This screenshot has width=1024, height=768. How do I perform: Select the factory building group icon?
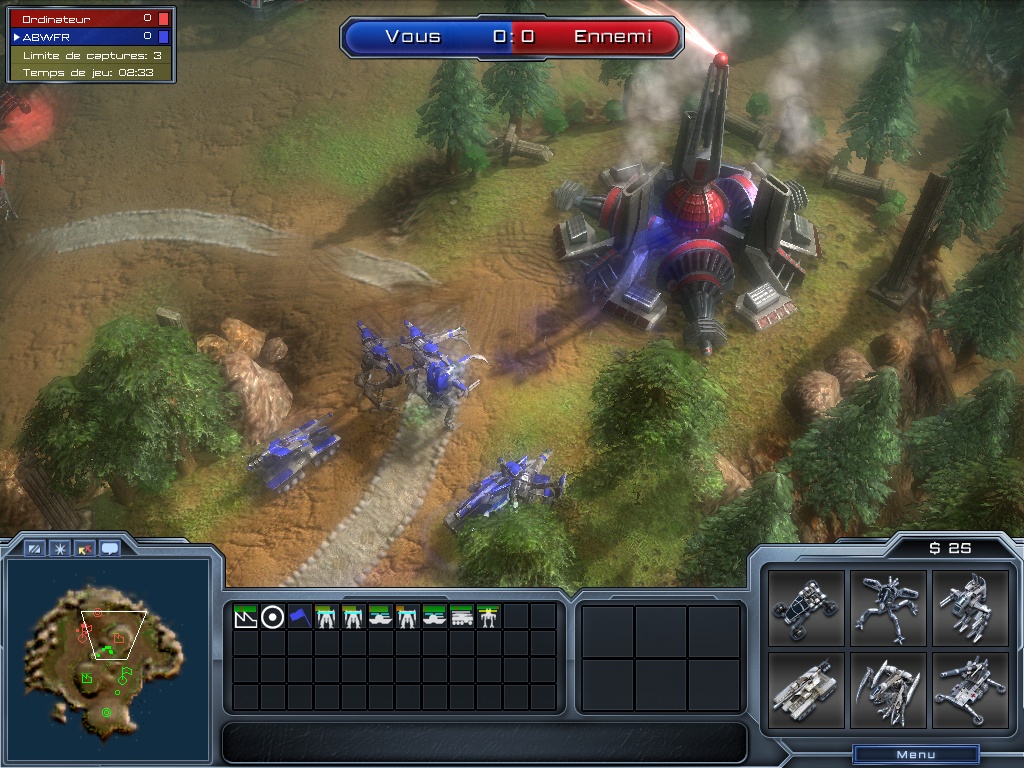point(245,616)
